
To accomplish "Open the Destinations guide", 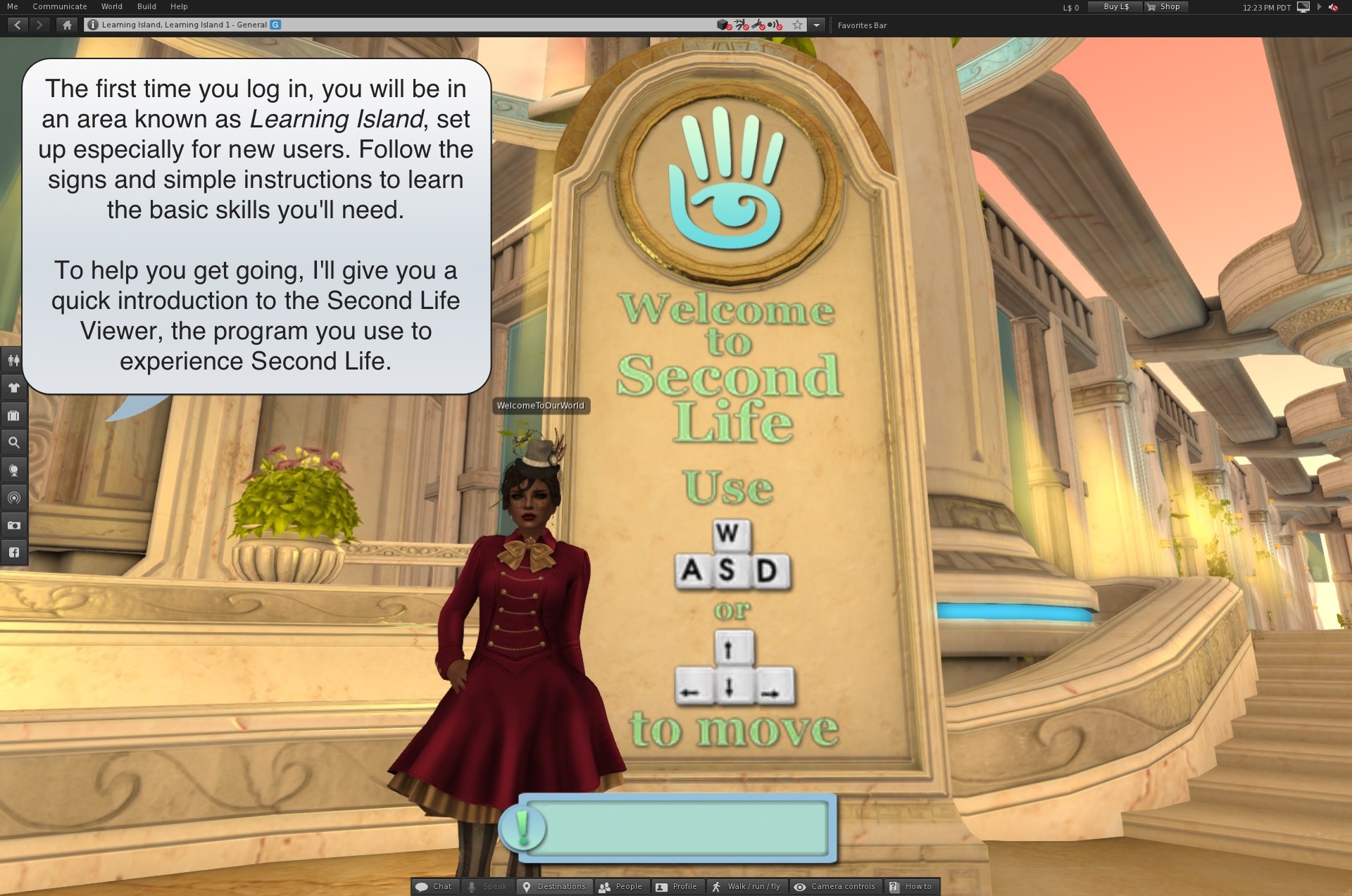I will pyautogui.click(x=554, y=886).
